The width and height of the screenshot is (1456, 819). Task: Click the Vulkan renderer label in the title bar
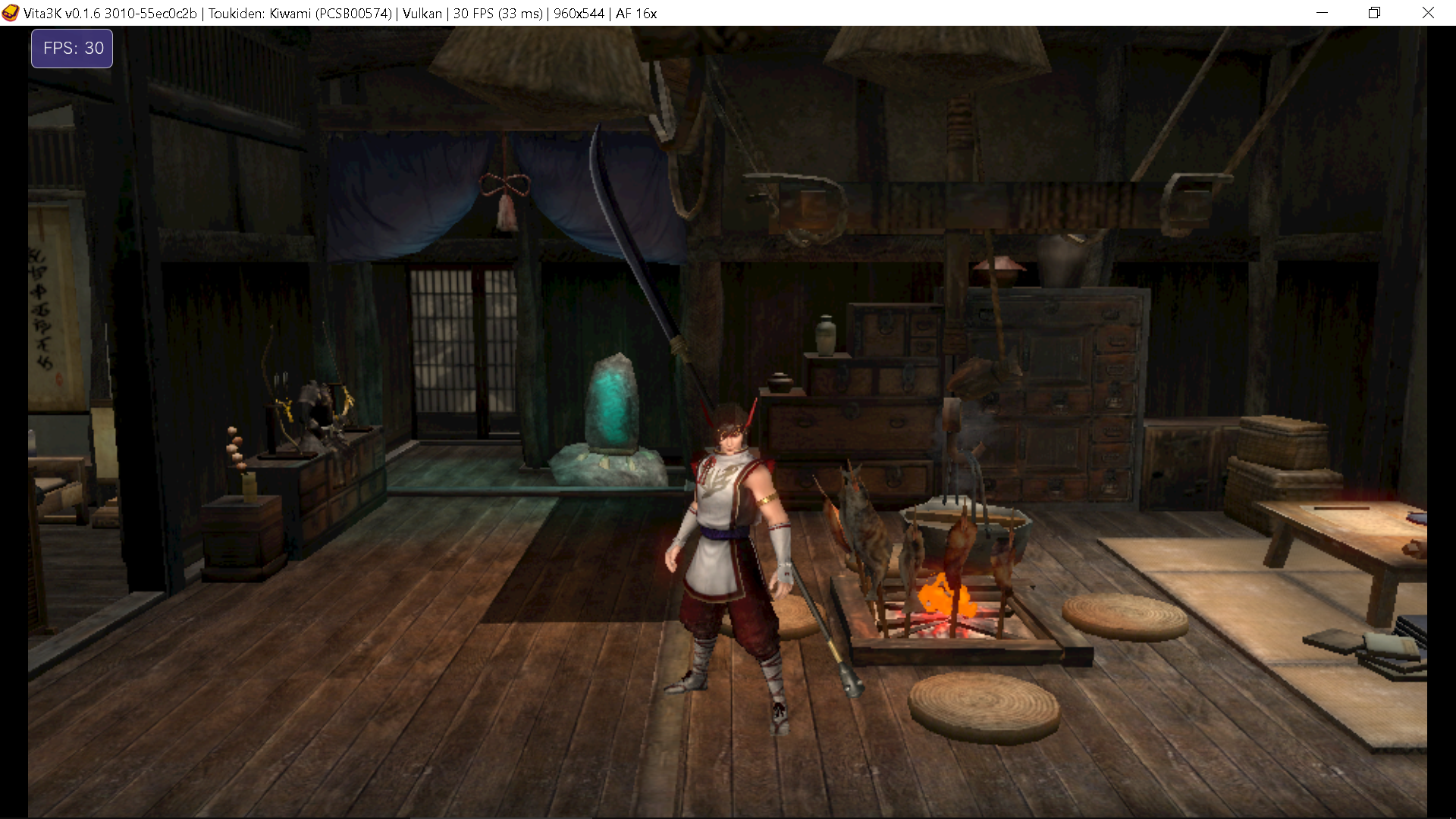(422, 13)
